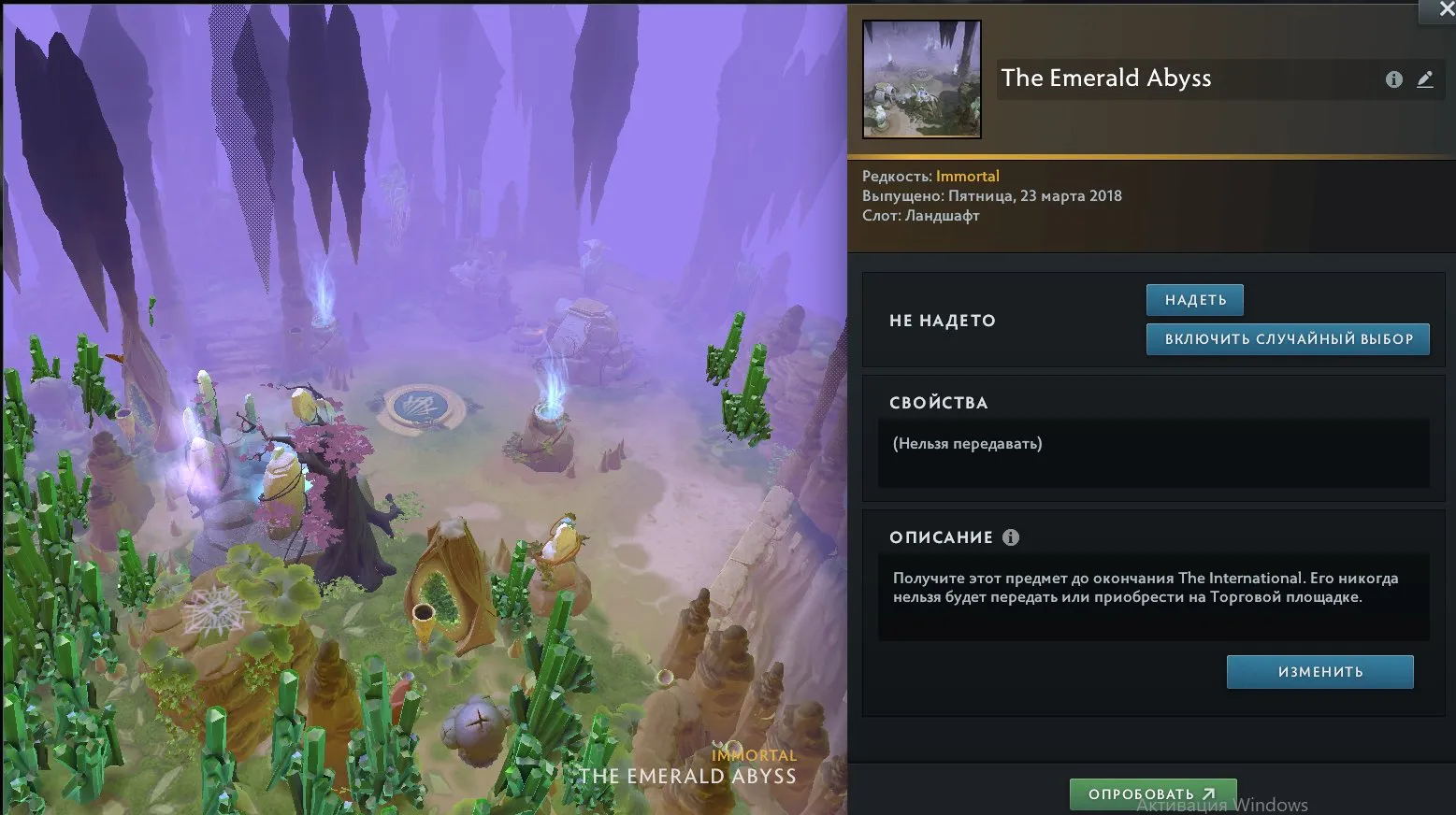Enable random selection via ВКЛЮЧИТЬ СЛУЧАЙНЫЙ ВЫБОР
1456x815 pixels.
coord(1288,339)
